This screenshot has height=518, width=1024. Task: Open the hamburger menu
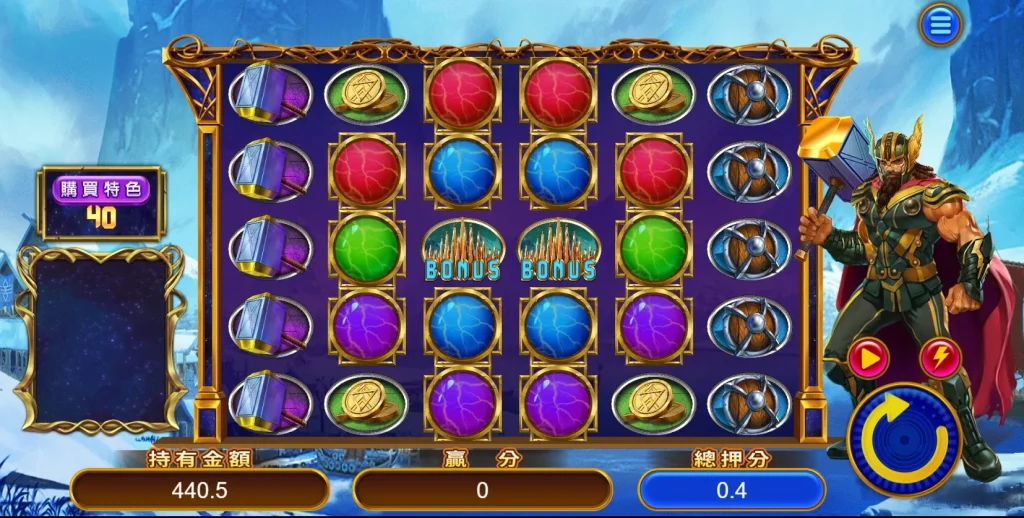[940, 25]
